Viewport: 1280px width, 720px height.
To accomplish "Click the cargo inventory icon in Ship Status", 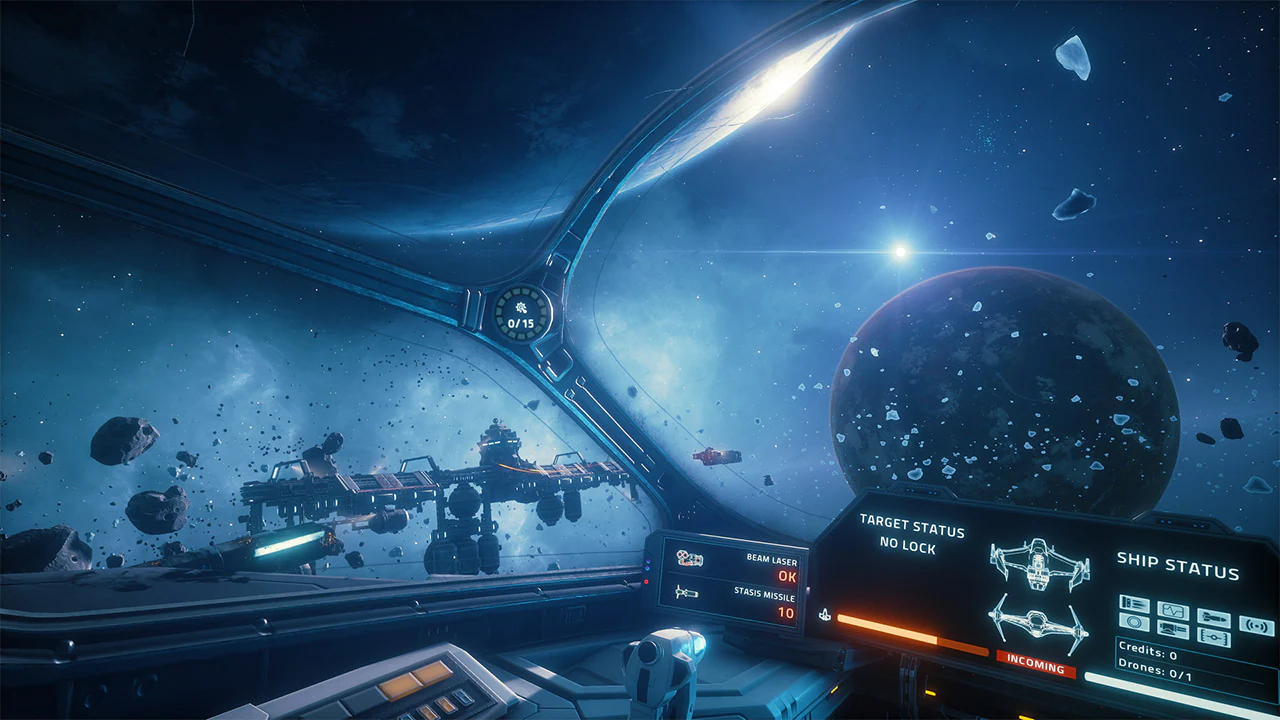I will coord(1134,603).
